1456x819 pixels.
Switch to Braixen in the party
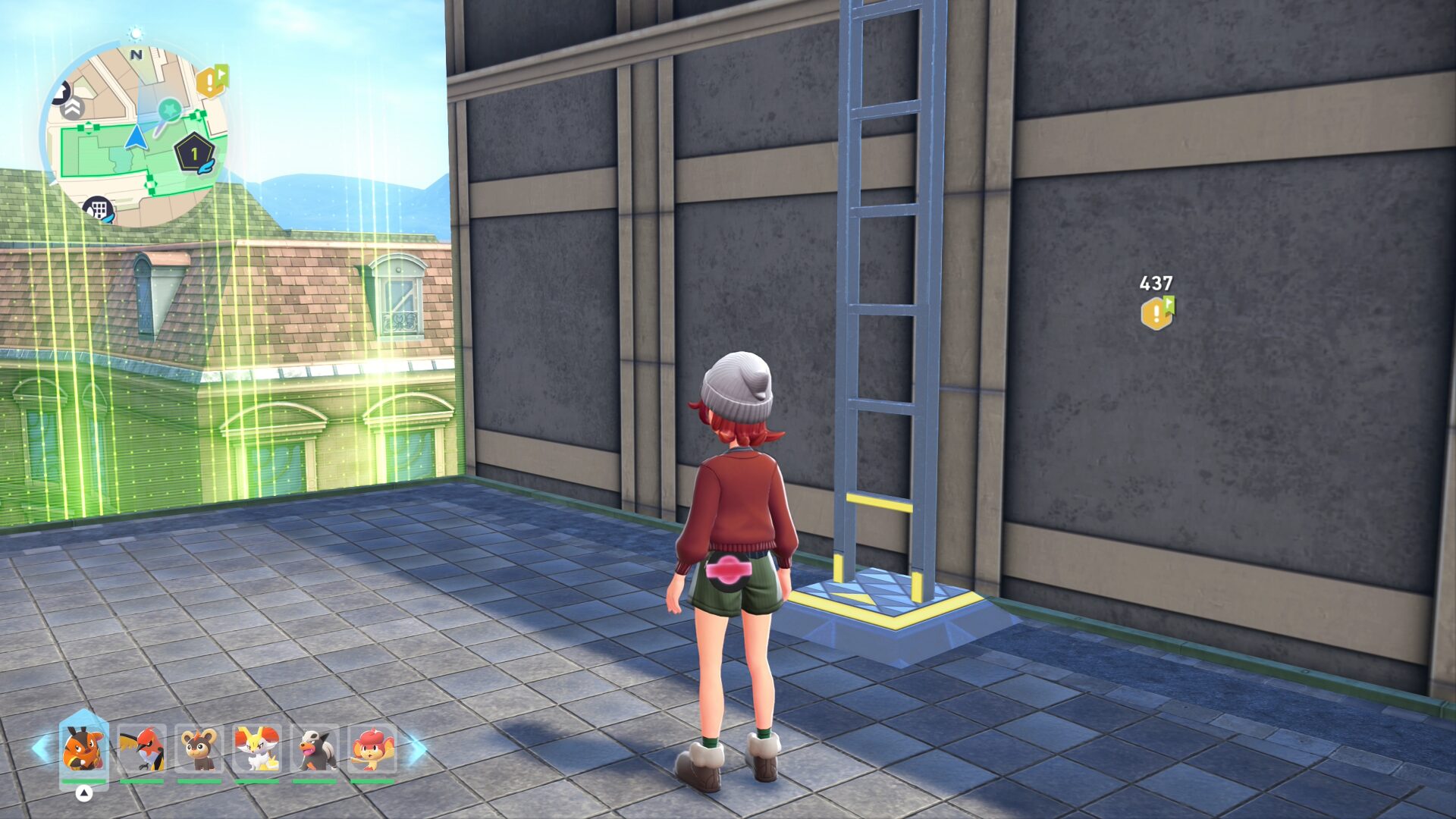(257, 748)
